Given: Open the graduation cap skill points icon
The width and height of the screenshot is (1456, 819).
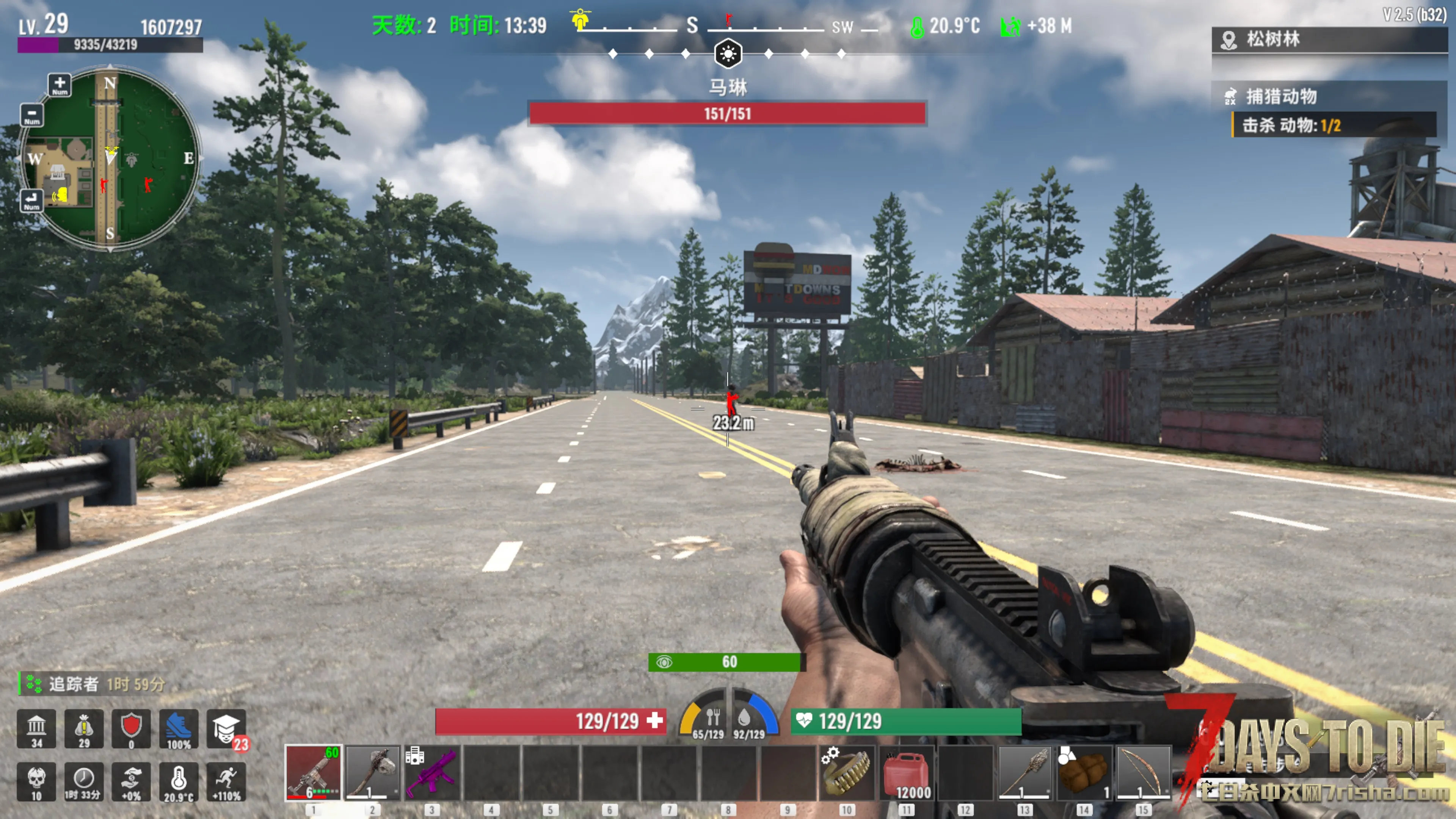Looking at the screenshot, I should pos(226,728).
